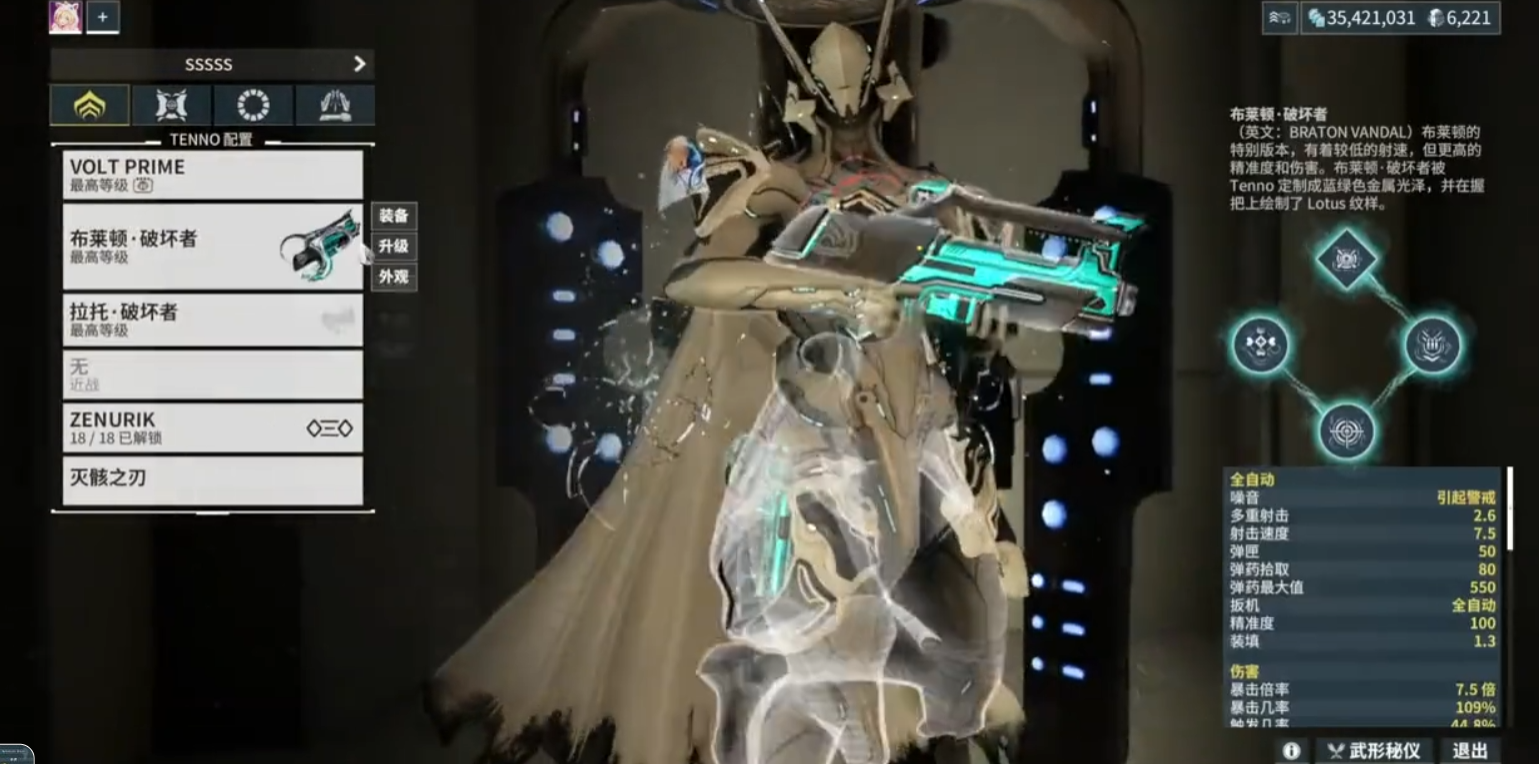This screenshot has height=764, width=1539.
Task: Select the shield node in the weapon diagram
Action: point(1432,343)
